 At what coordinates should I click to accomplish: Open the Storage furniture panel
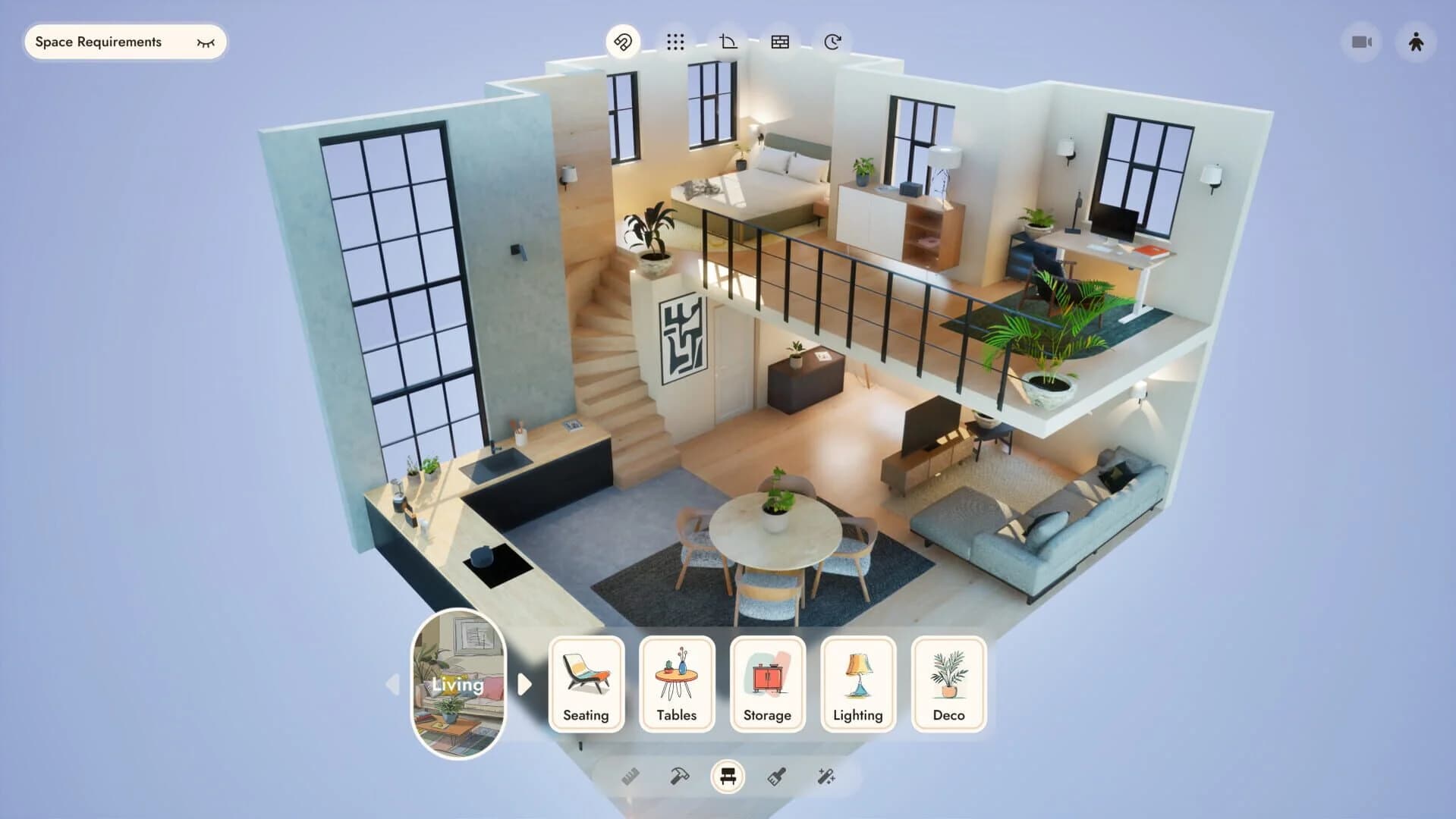tap(767, 682)
